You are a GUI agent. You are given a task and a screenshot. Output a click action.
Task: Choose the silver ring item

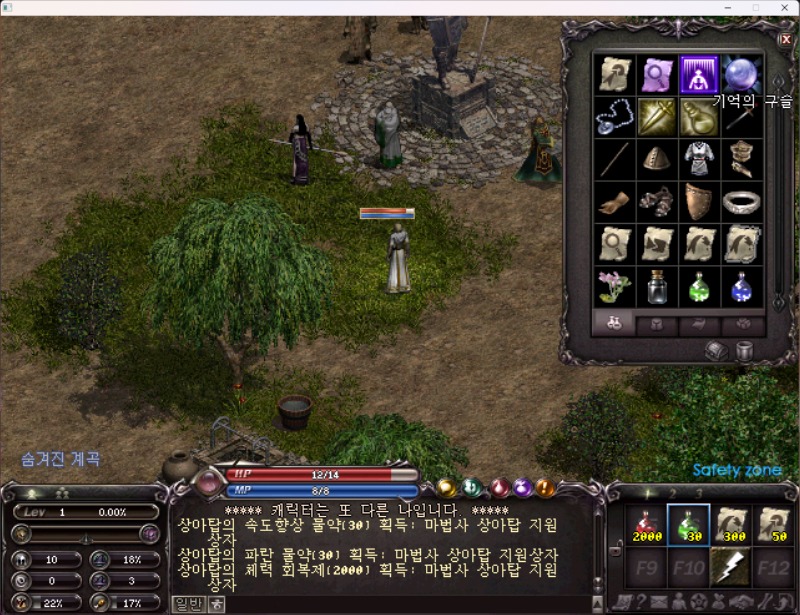(x=742, y=201)
